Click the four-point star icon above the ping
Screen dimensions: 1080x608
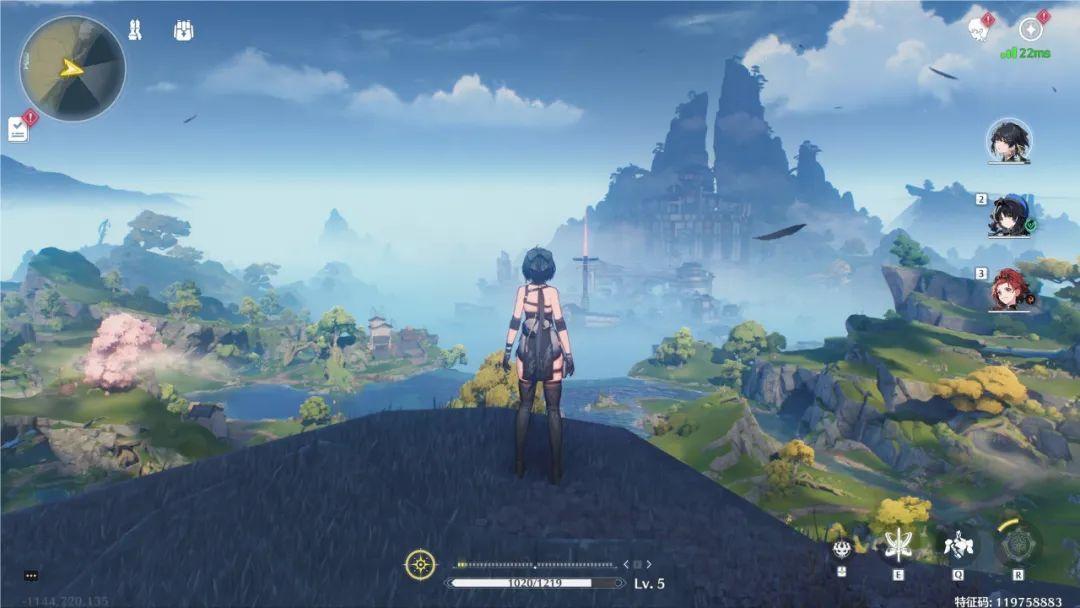click(x=1031, y=30)
